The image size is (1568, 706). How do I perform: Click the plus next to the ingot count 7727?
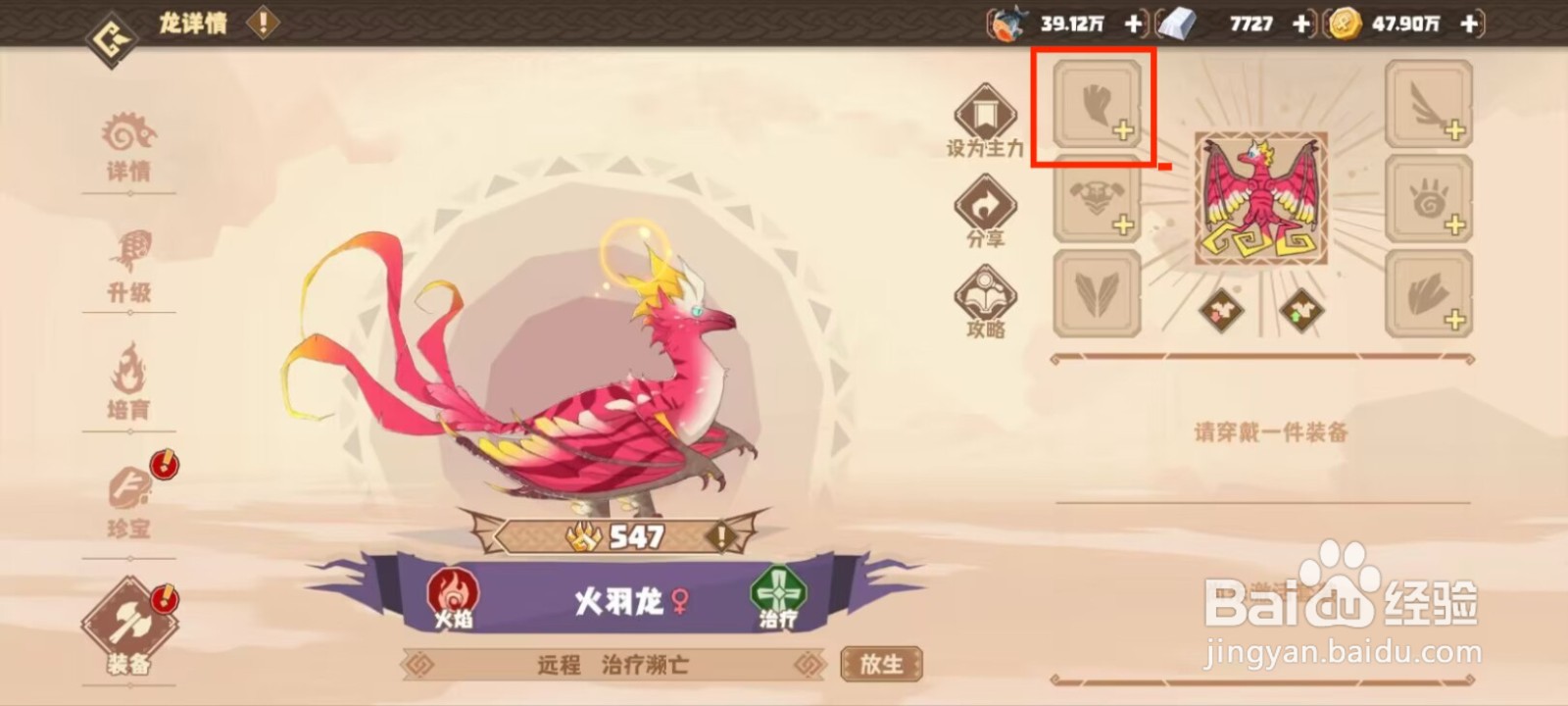(x=1303, y=24)
